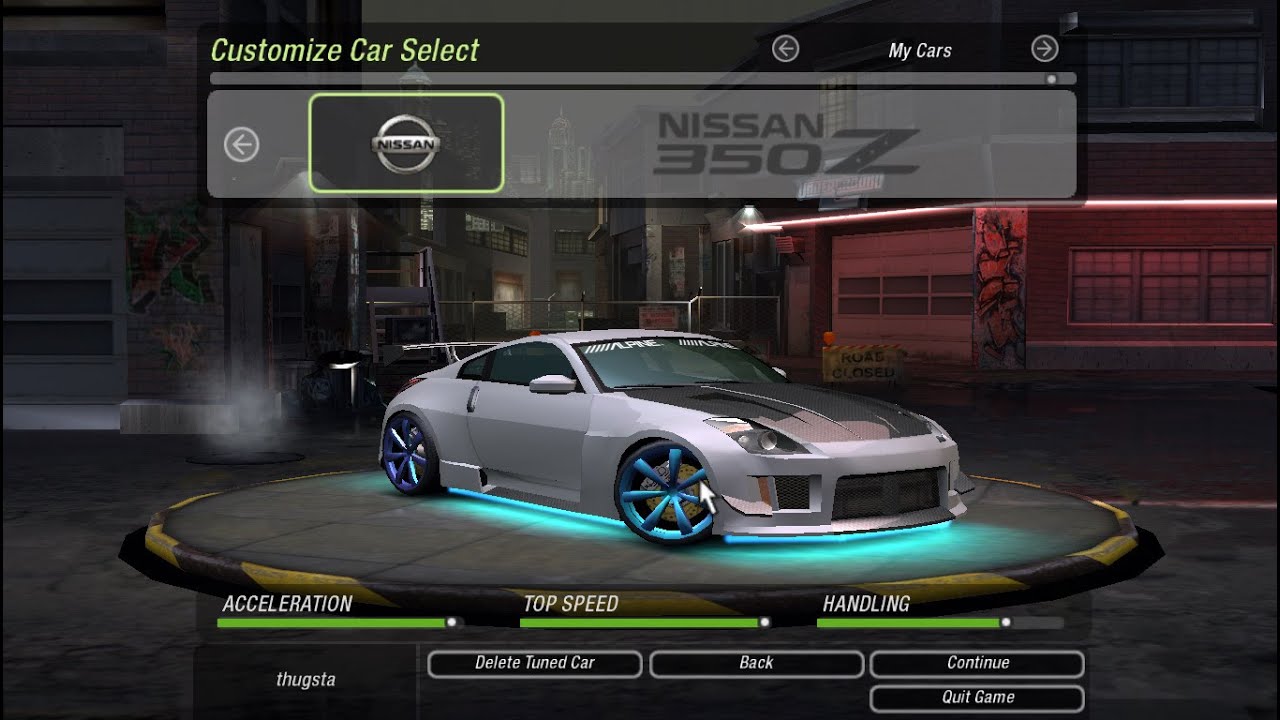Switch to the next car category

[x=1044, y=49]
